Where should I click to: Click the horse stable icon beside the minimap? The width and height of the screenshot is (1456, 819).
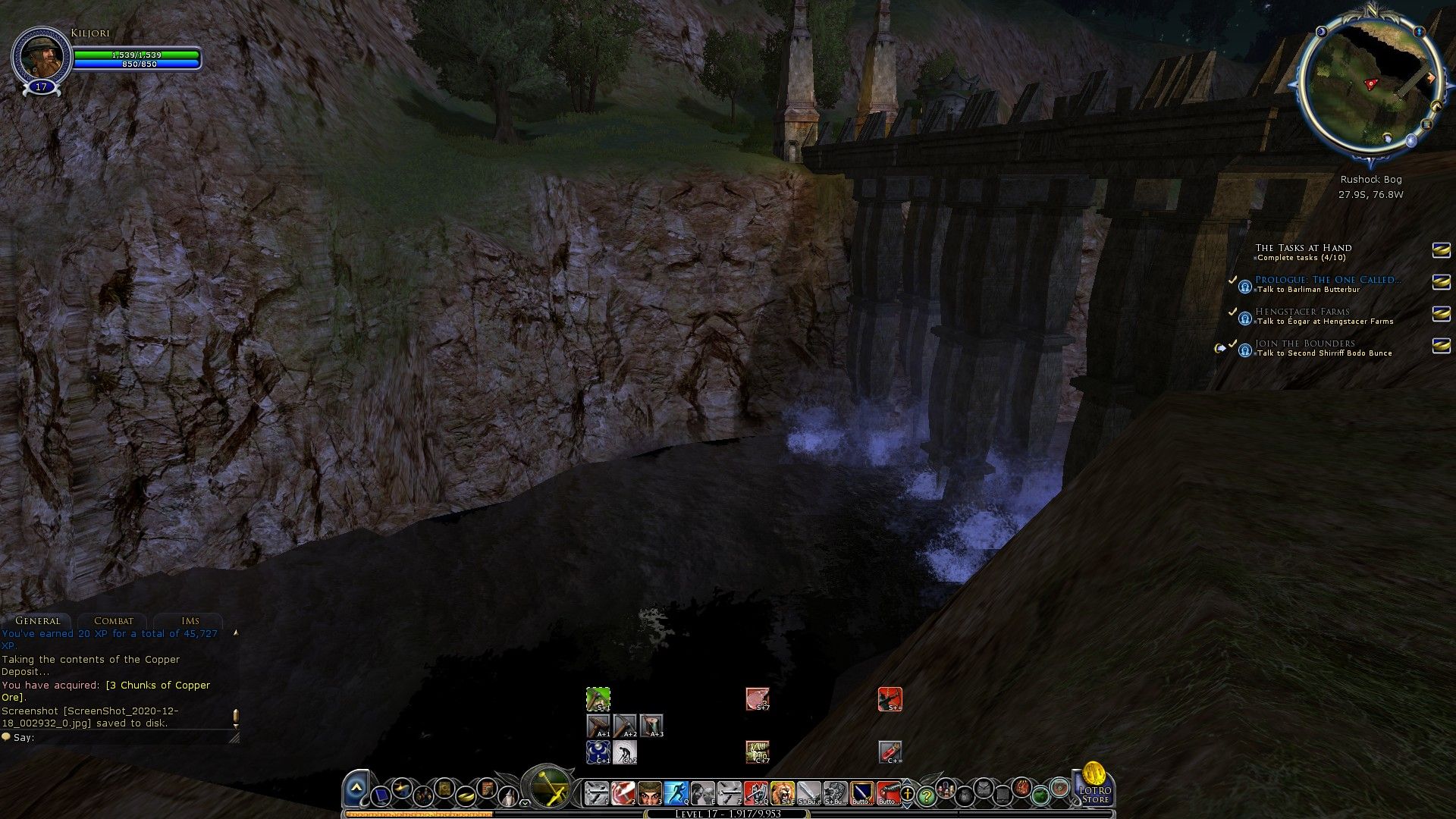click(1436, 105)
